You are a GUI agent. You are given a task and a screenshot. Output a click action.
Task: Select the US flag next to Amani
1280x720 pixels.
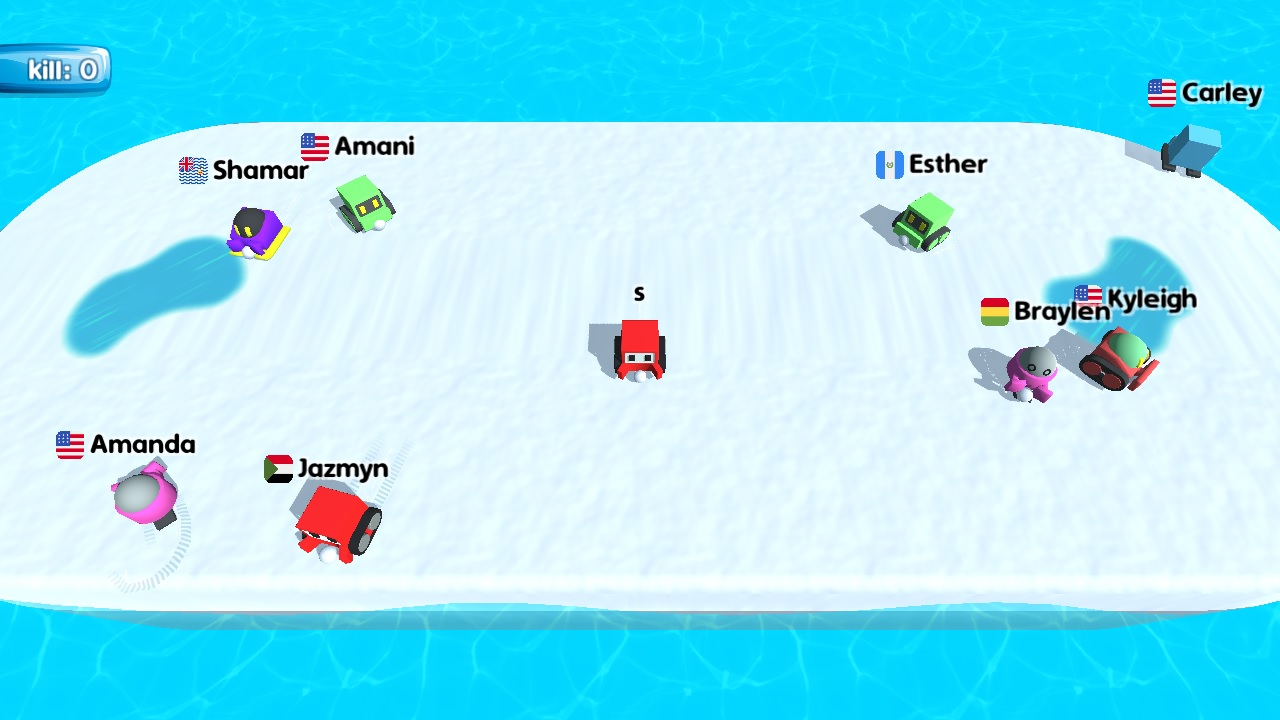[312, 146]
